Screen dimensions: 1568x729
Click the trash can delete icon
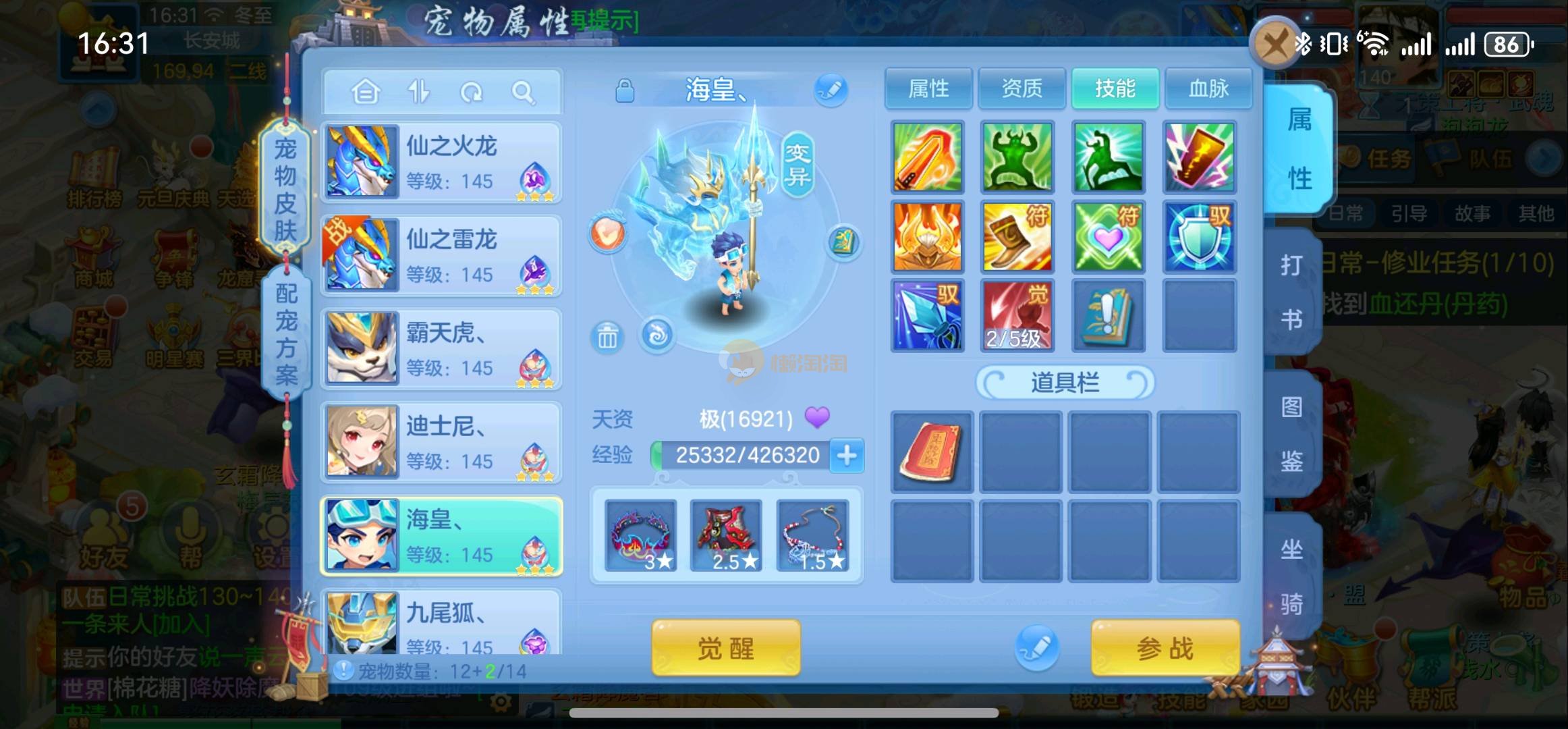coord(607,336)
